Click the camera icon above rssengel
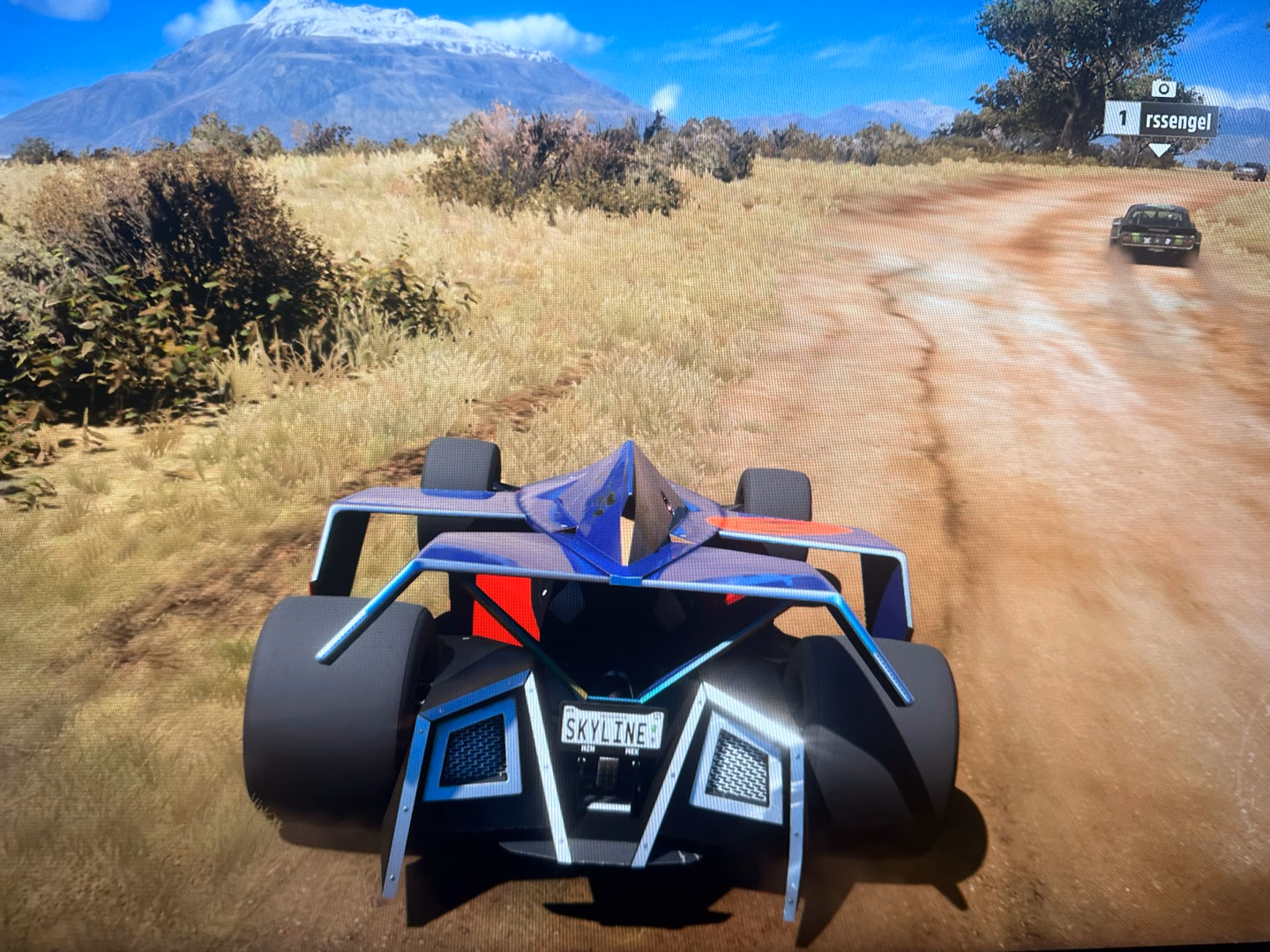Image resolution: width=1270 pixels, height=952 pixels. pyautogui.click(x=1164, y=88)
